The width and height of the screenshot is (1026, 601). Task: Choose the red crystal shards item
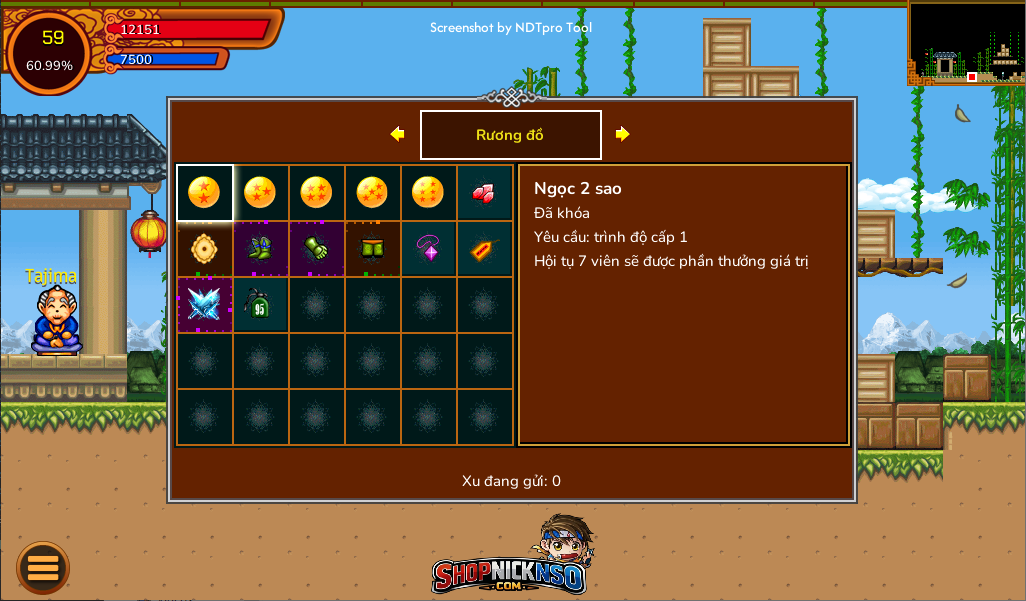tap(485, 193)
